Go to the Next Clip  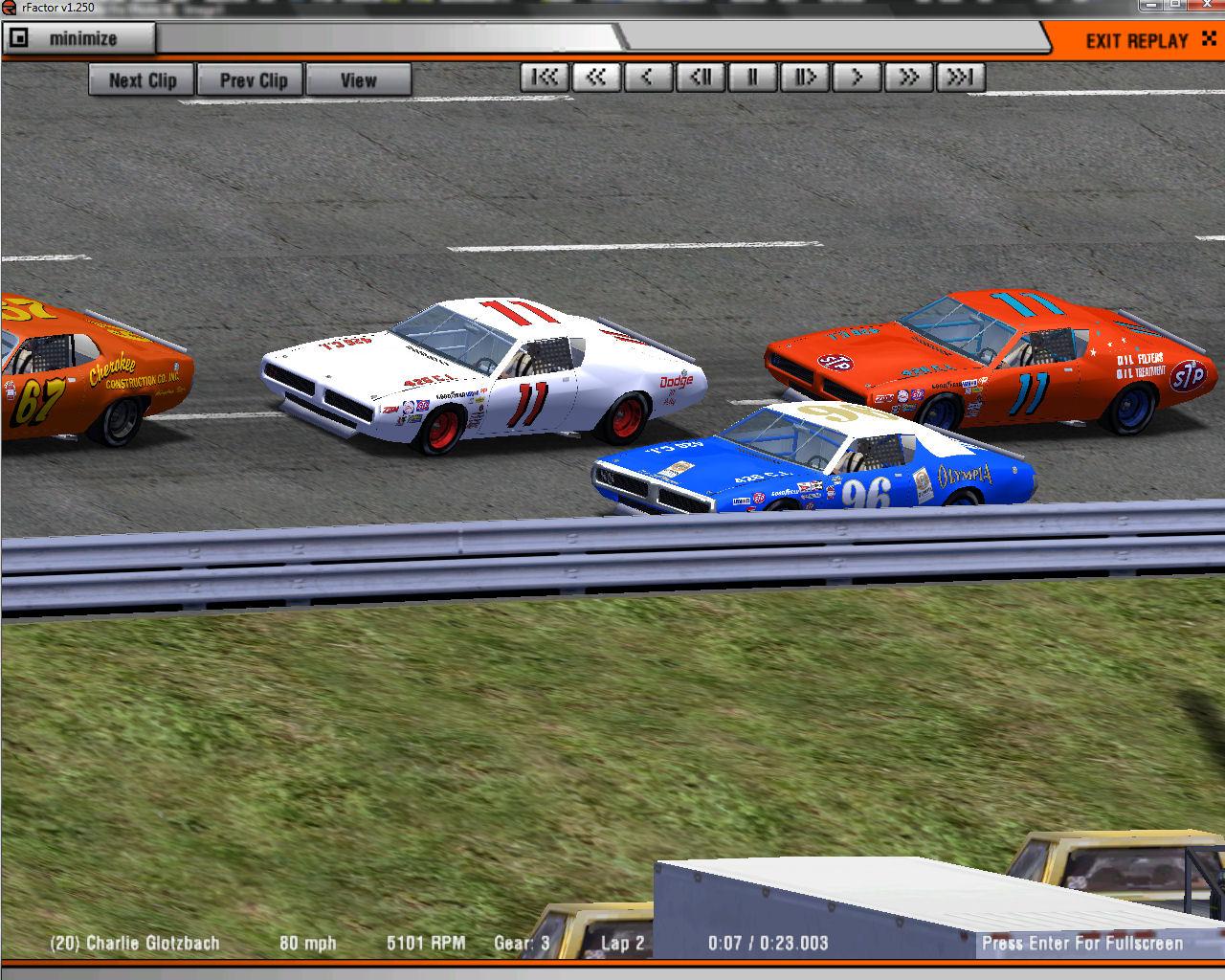tap(142, 80)
